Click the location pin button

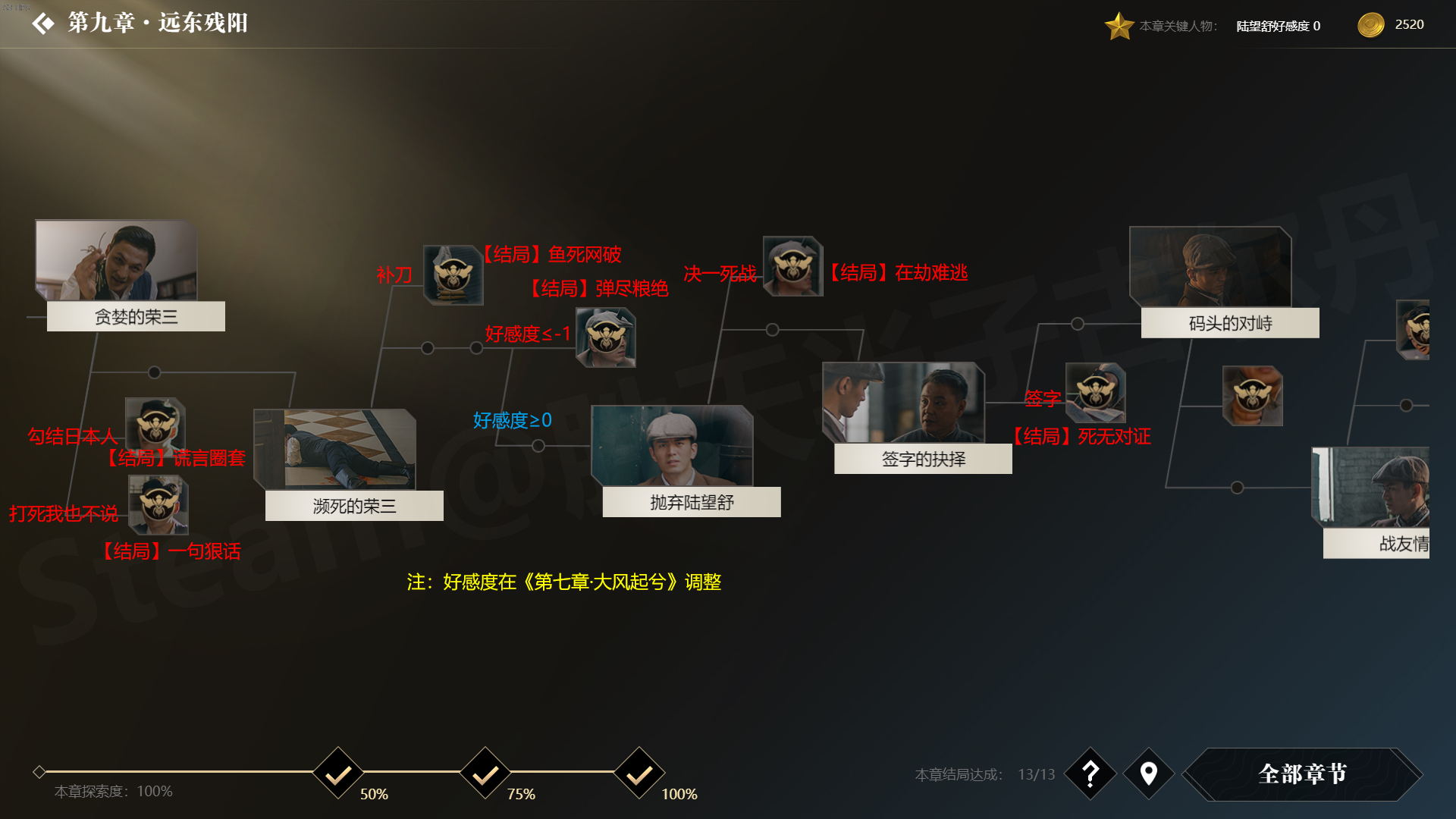pyautogui.click(x=1148, y=773)
